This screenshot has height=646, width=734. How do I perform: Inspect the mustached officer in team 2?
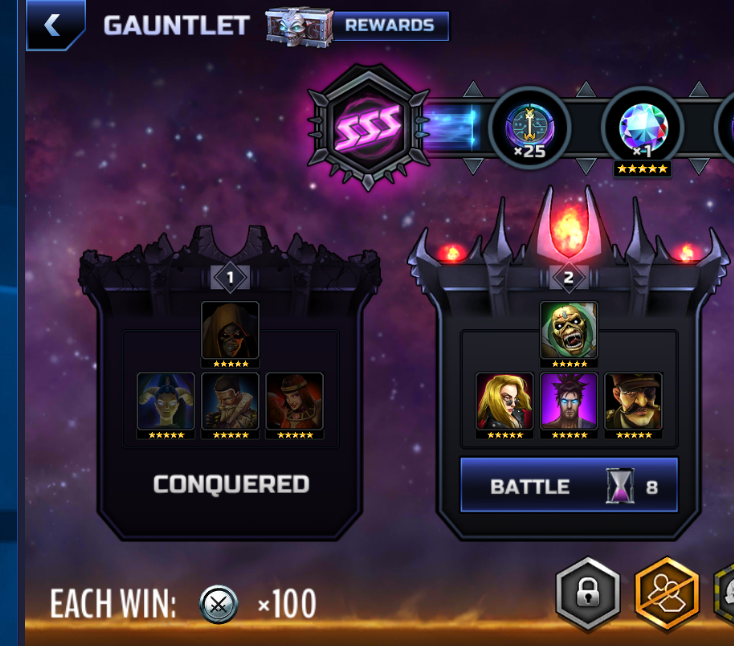click(x=633, y=401)
